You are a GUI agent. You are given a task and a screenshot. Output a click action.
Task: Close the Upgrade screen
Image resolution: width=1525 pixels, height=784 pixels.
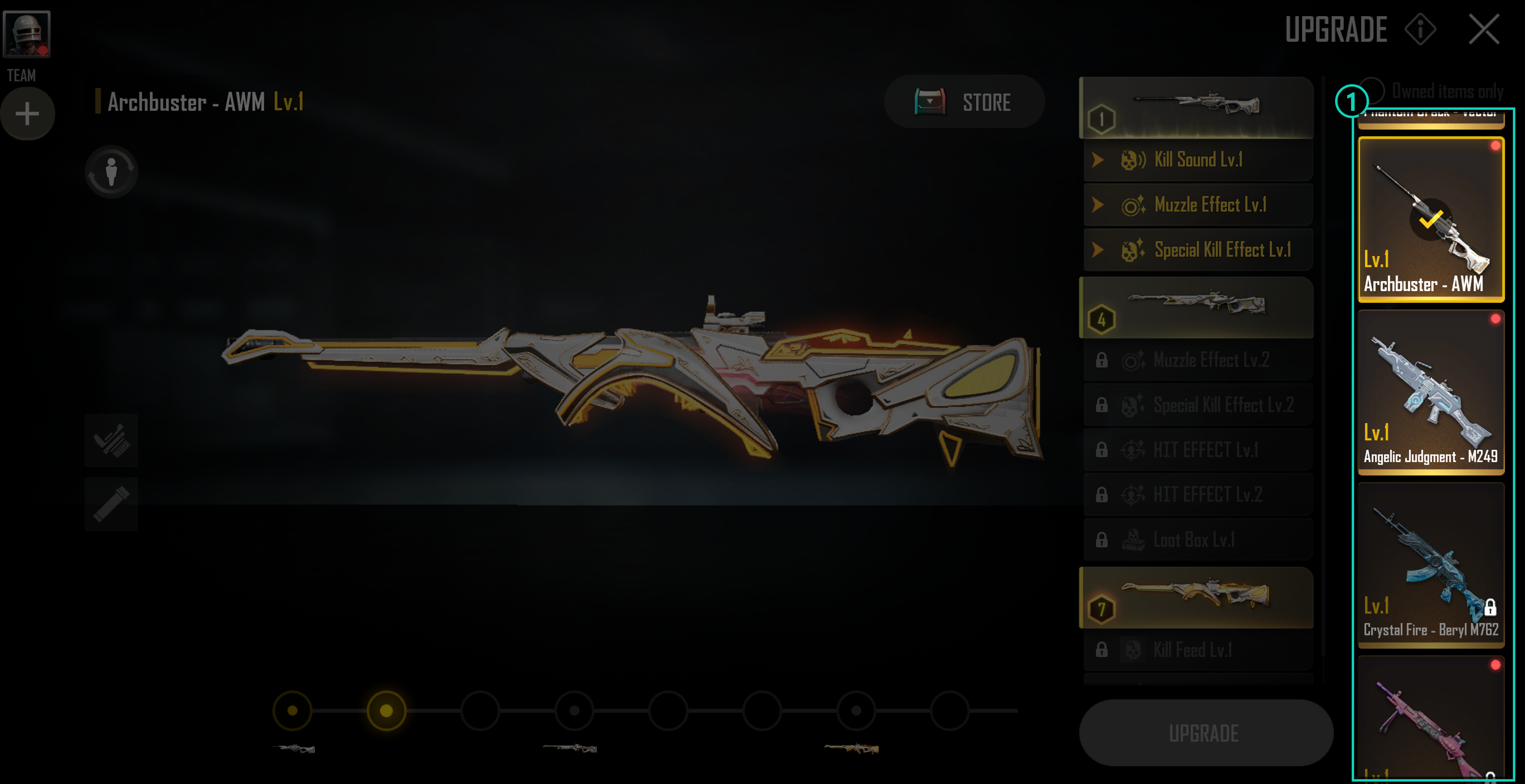point(1483,29)
